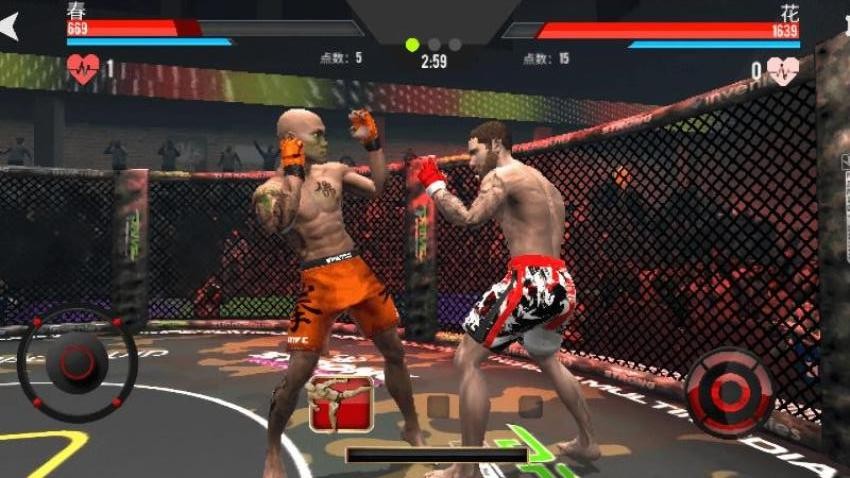The width and height of the screenshot is (850, 478).
Task: Activate the red fighter special move icon
Action: coord(341,404)
